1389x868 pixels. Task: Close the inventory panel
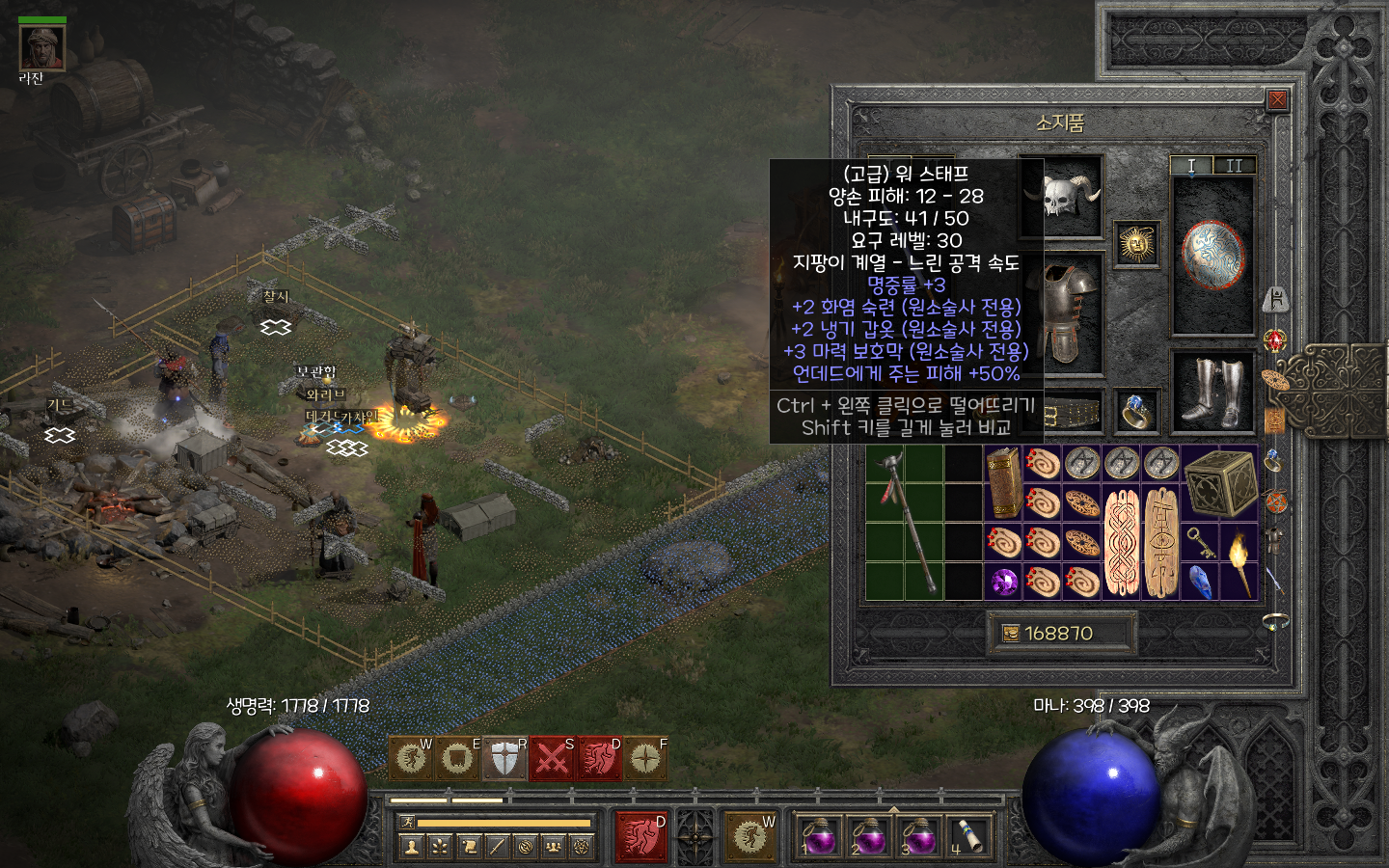point(1277,100)
